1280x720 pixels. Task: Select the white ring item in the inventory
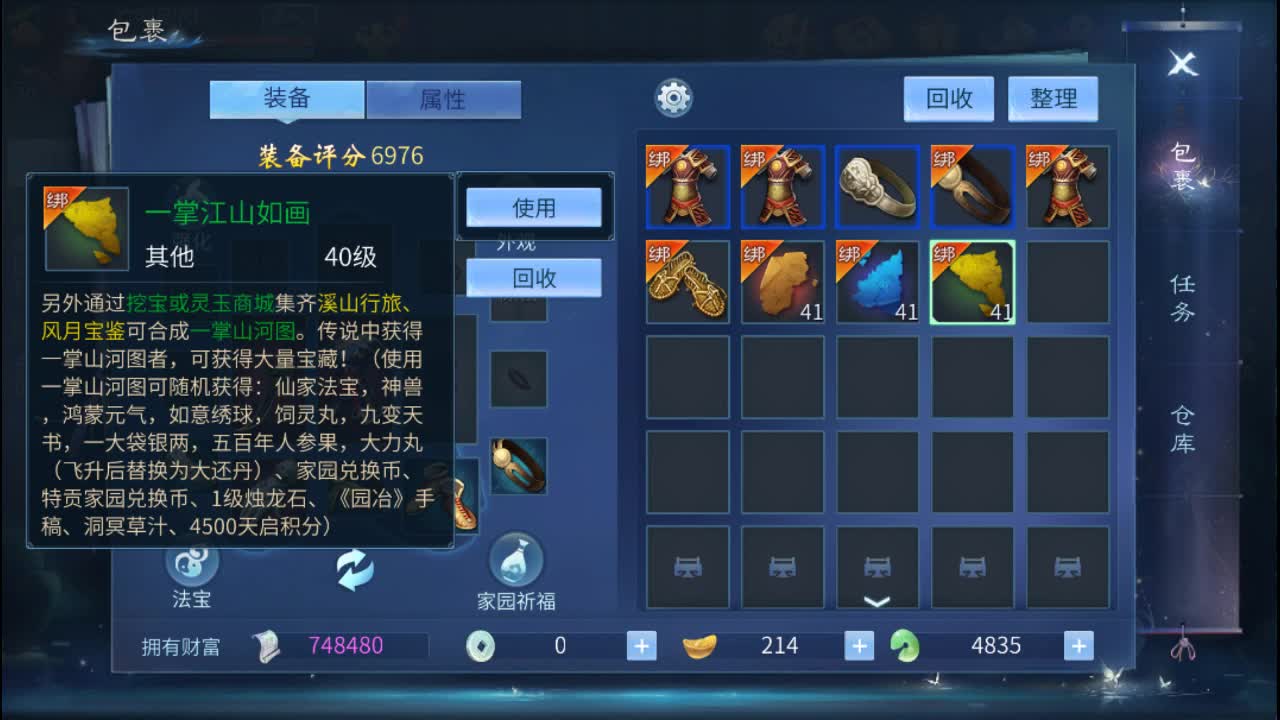tap(877, 187)
